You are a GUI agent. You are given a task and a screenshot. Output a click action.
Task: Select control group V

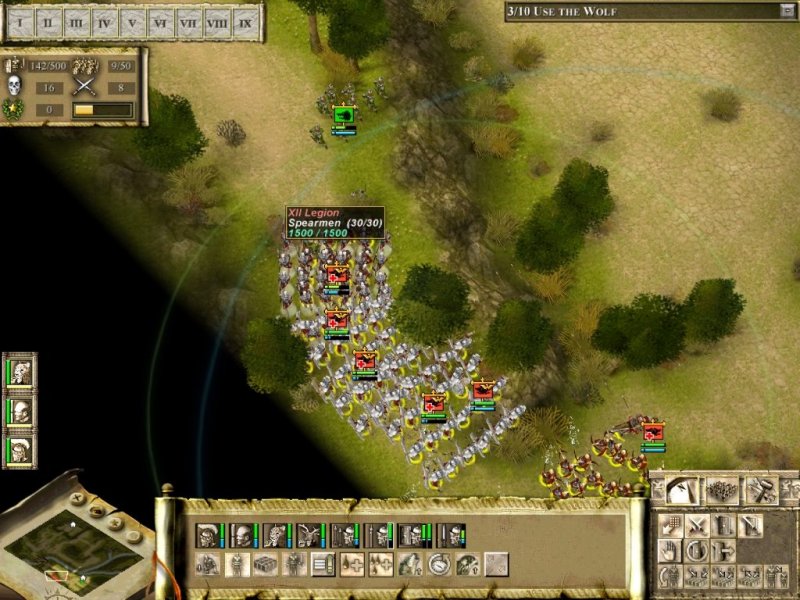pos(133,22)
